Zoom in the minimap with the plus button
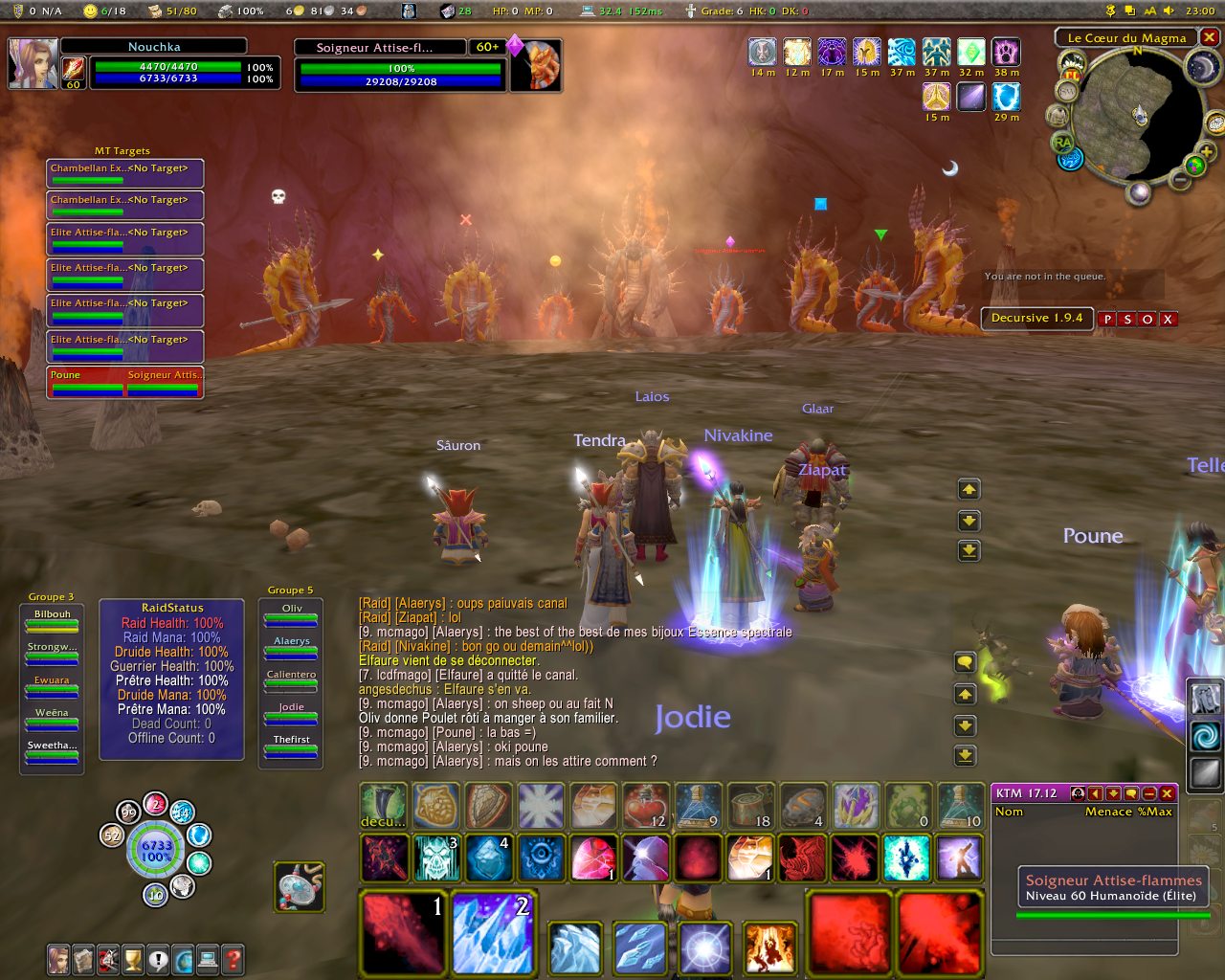This screenshot has height=980, width=1225. pyautogui.click(x=1206, y=153)
